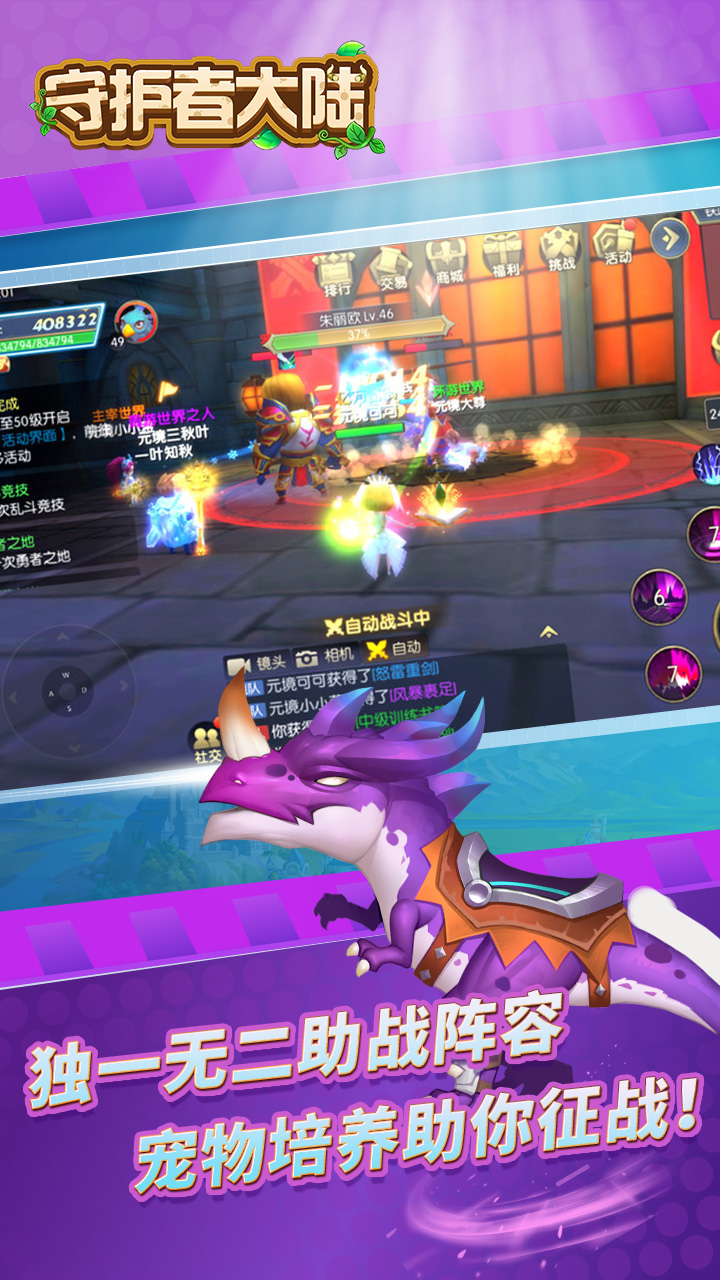Tap the virtual movement joystick
Image resolution: width=720 pixels, height=1280 pixels.
point(66,689)
